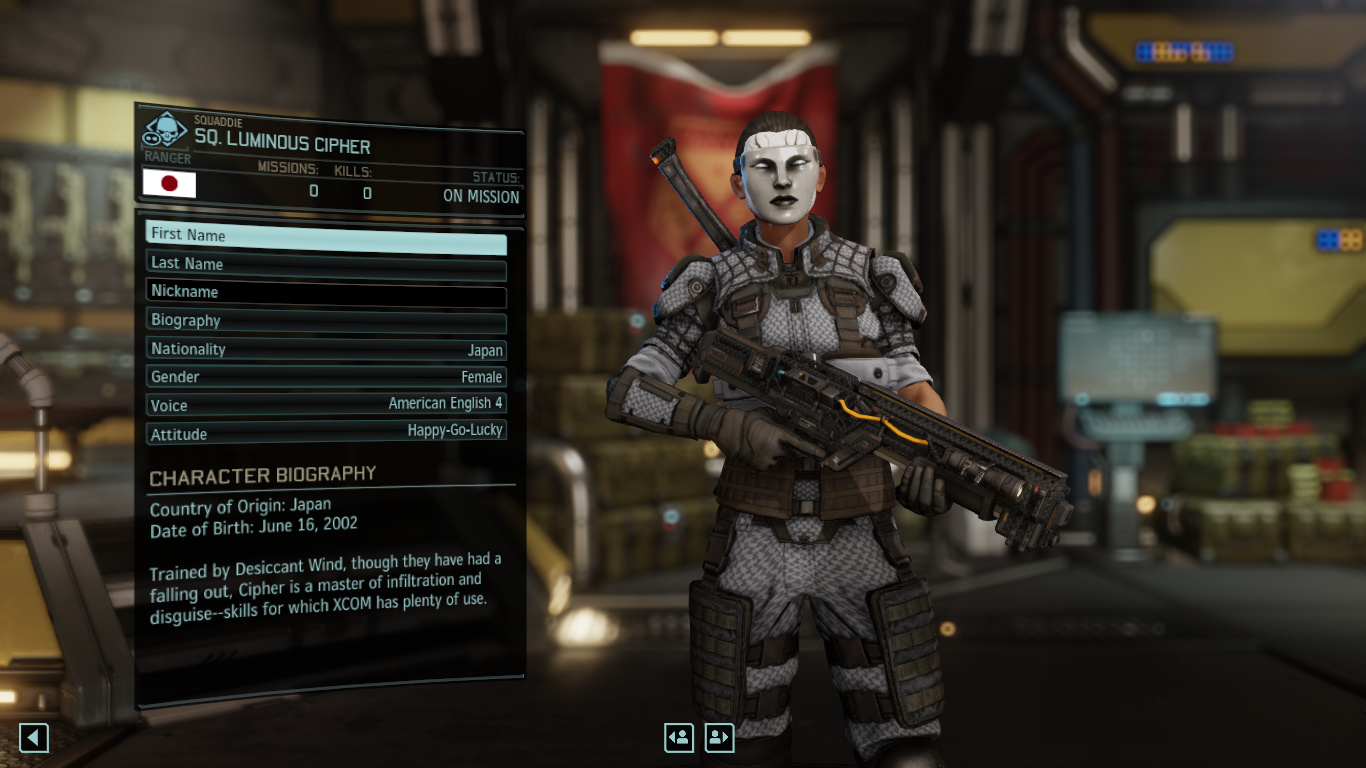Viewport: 1366px width, 768px height.
Task: Change the Voice setting
Action: [326, 406]
